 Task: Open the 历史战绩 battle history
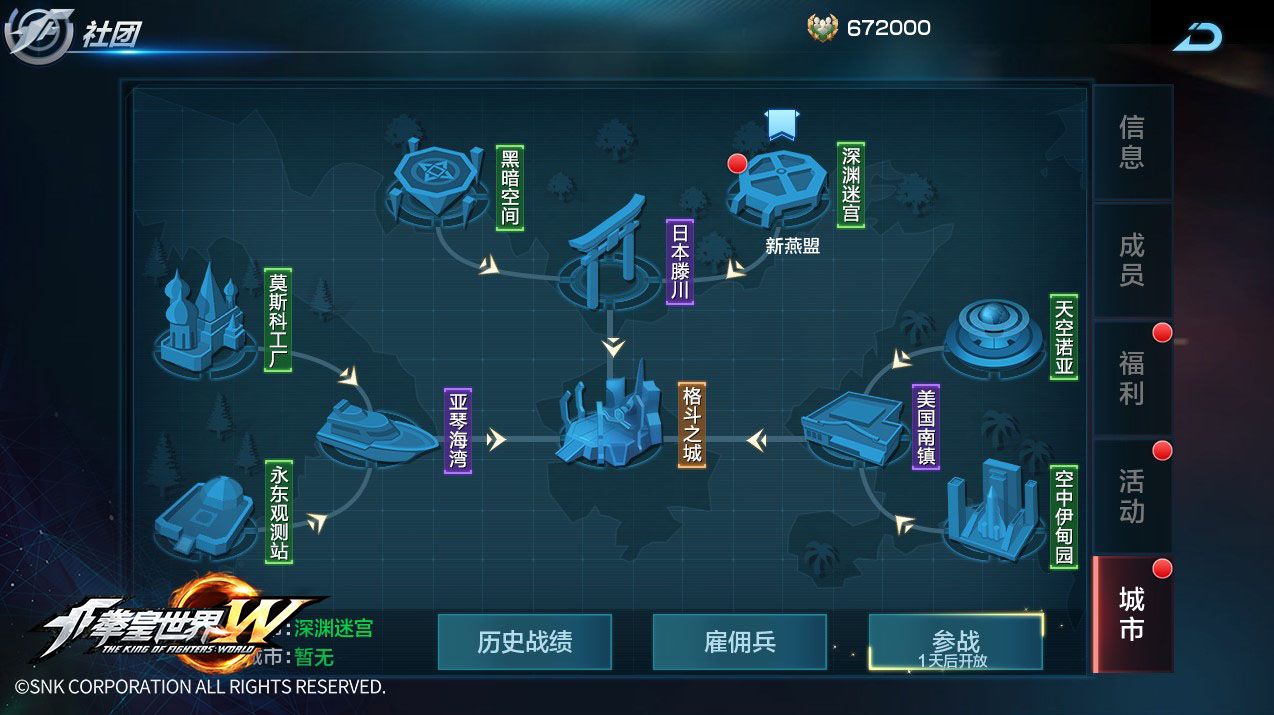(524, 642)
